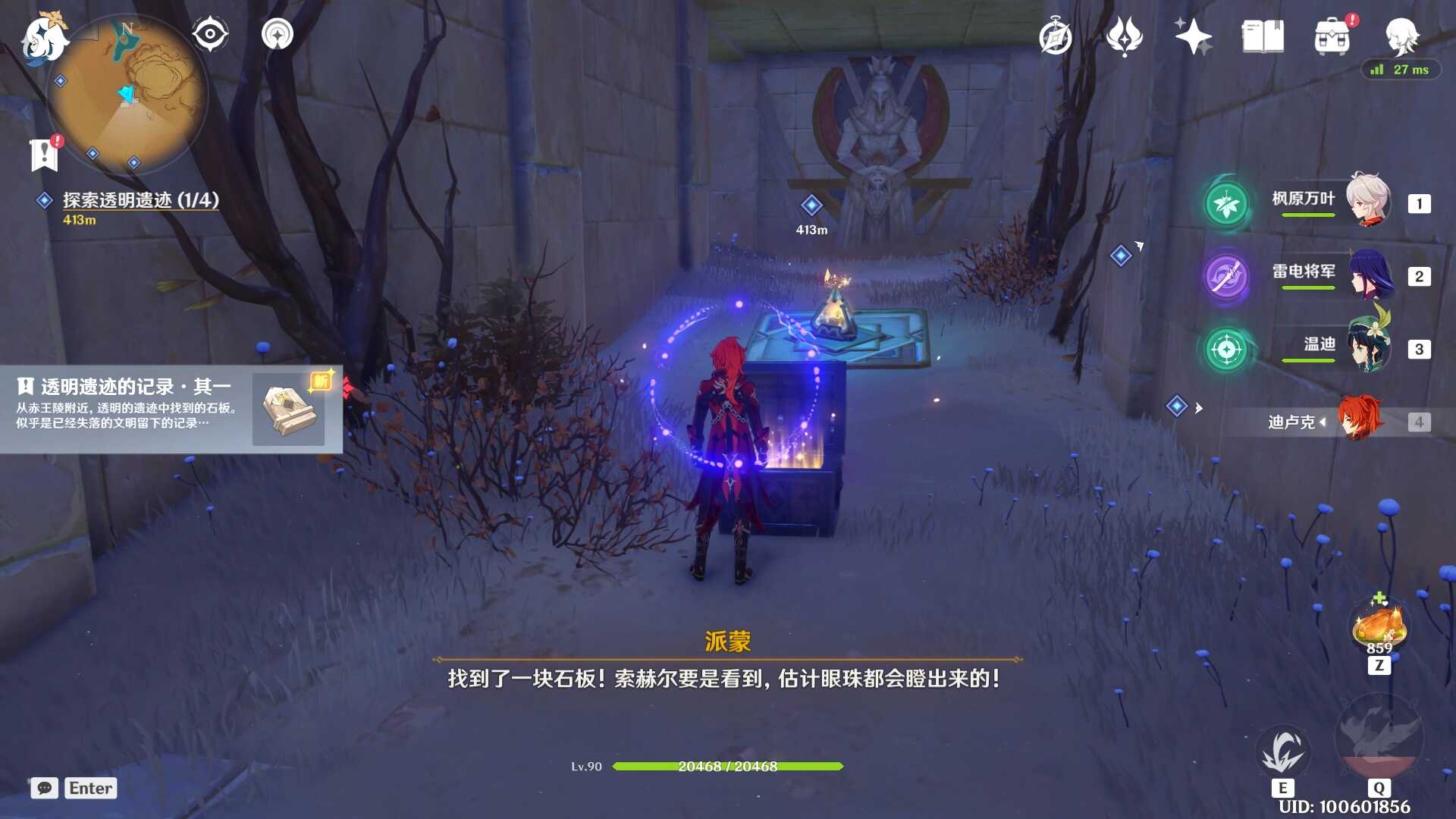Open the compass events icon
The height and width of the screenshot is (819, 1456).
tap(1055, 37)
